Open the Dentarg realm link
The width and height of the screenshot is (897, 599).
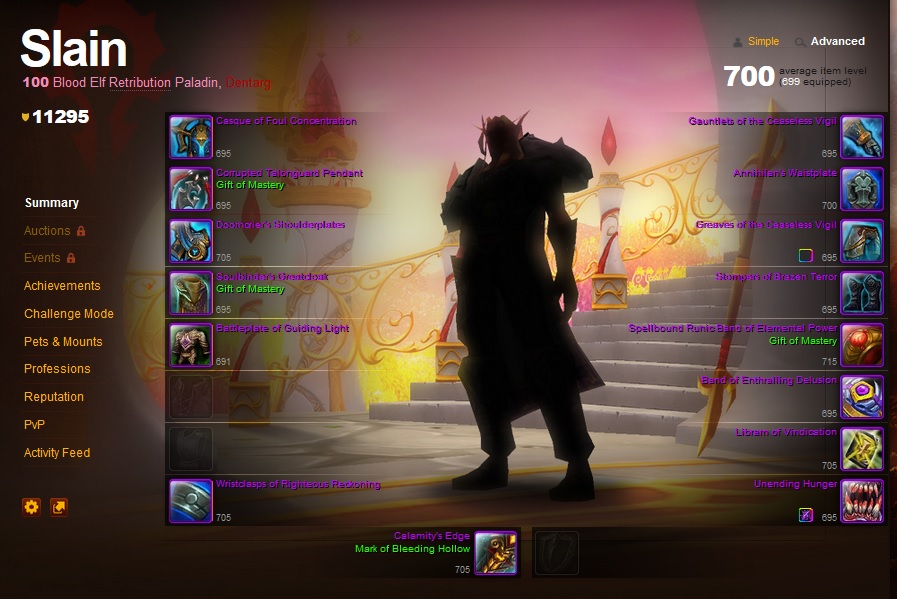[248, 83]
